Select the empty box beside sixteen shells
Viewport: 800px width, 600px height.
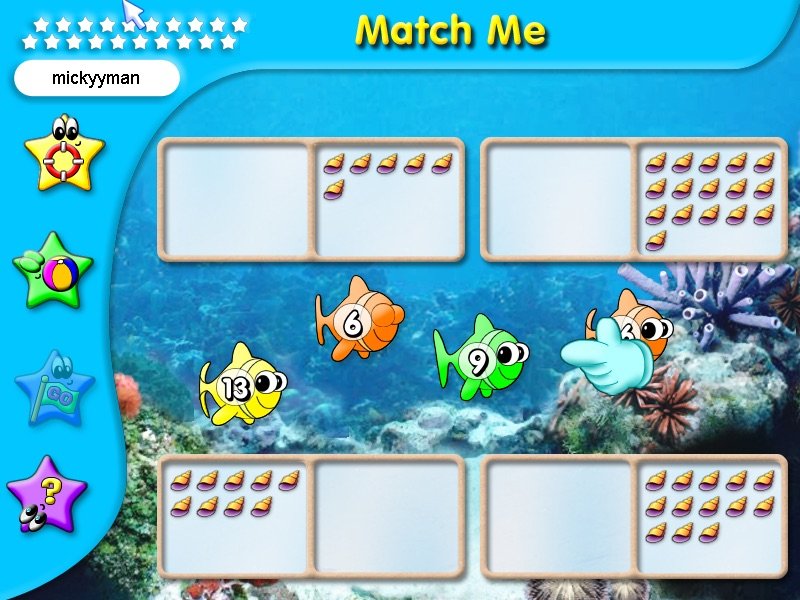pyautogui.click(x=559, y=199)
